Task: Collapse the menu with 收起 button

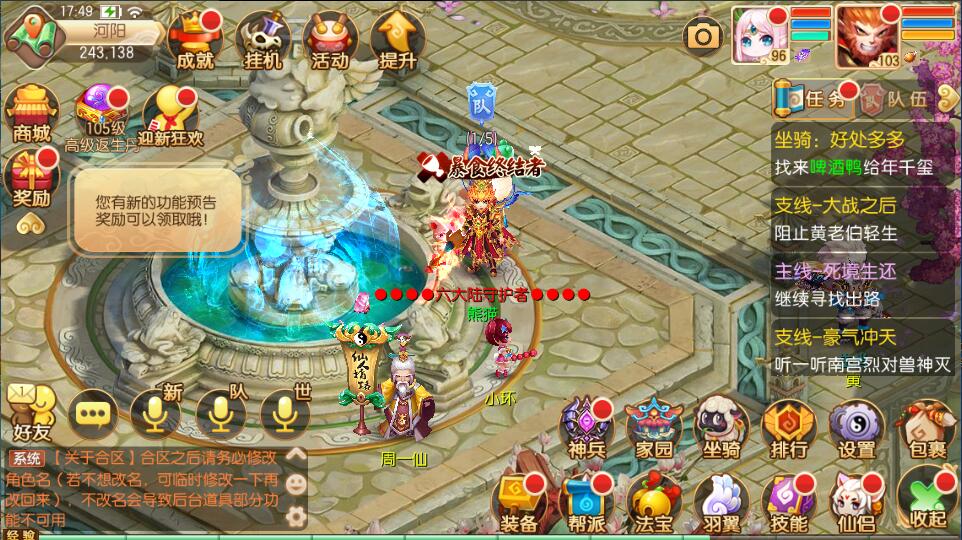Action: coord(926,498)
